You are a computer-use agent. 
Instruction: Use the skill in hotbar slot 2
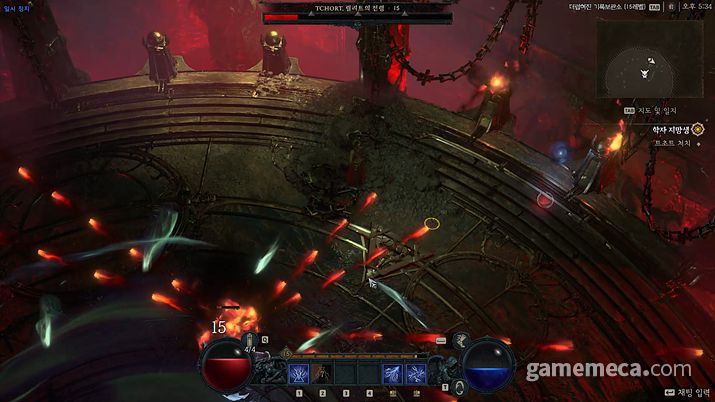click(x=322, y=374)
